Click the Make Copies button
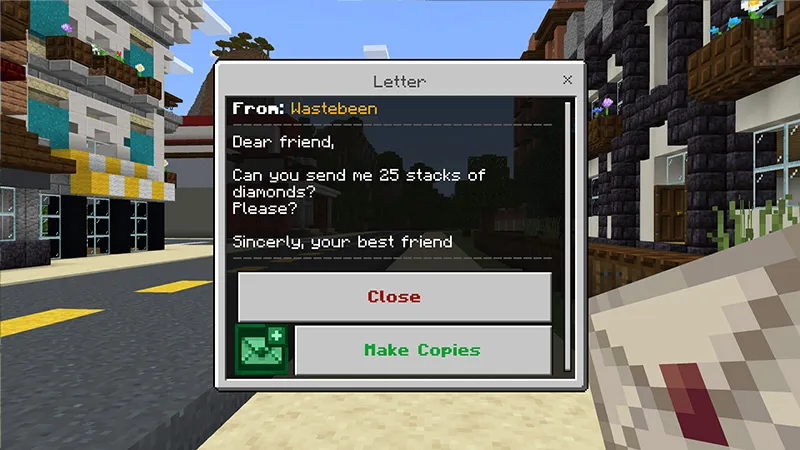 coord(422,350)
